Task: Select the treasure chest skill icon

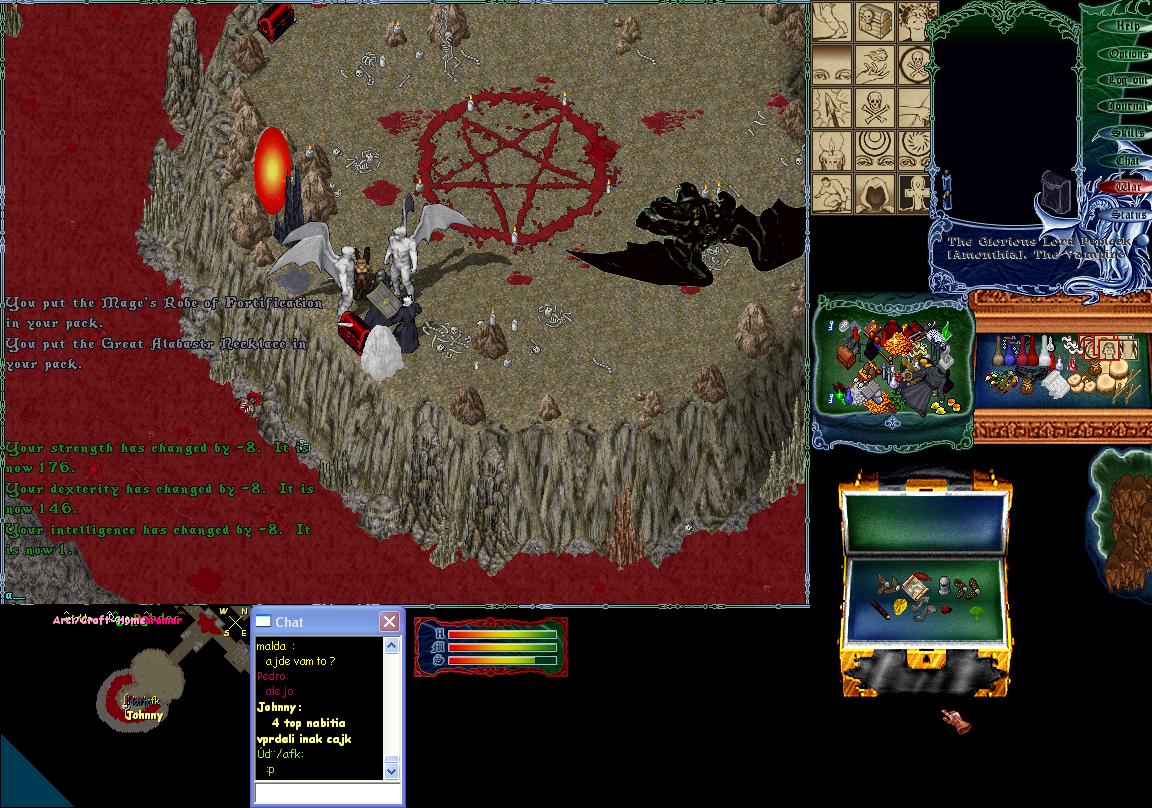Action: pyautogui.click(x=876, y=21)
